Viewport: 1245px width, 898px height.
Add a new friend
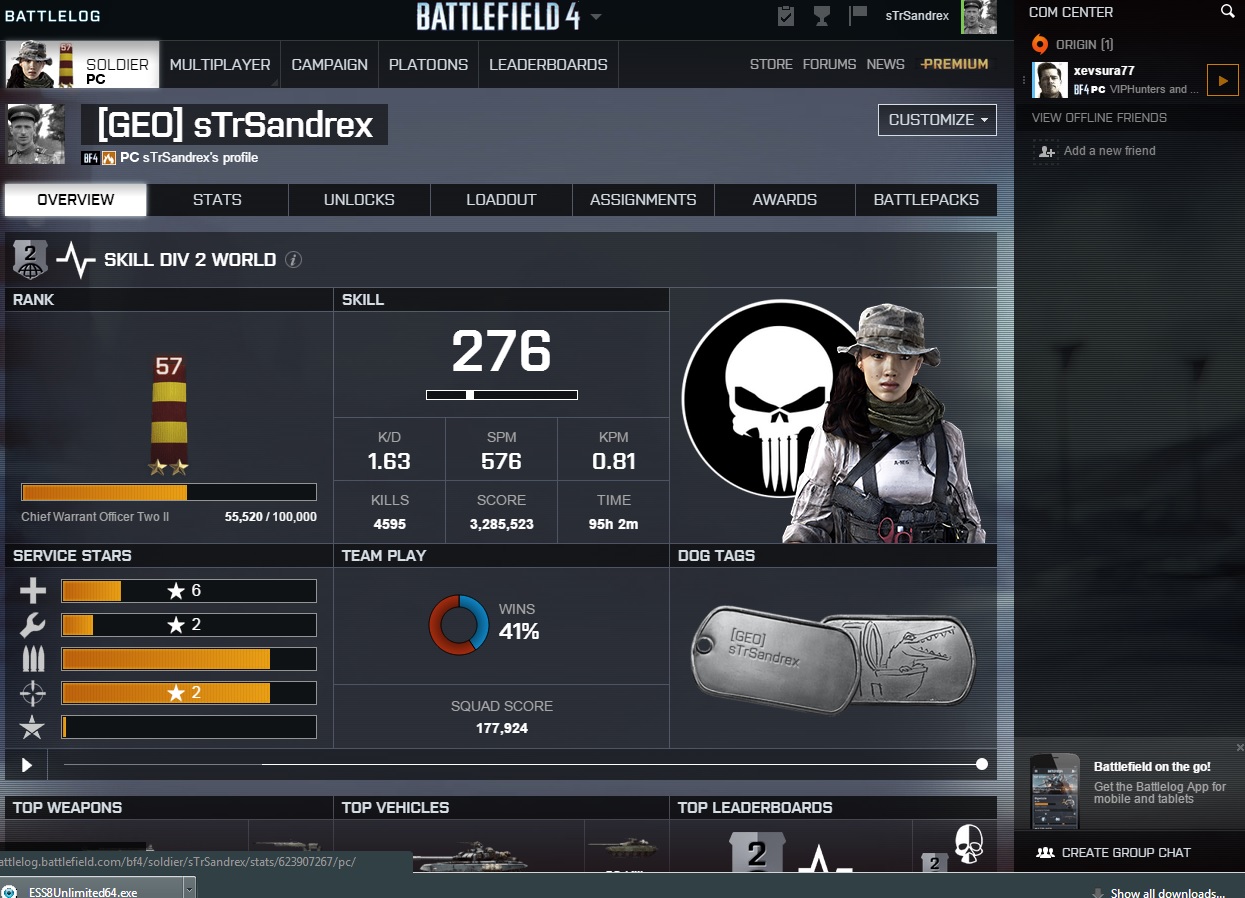coord(1109,151)
